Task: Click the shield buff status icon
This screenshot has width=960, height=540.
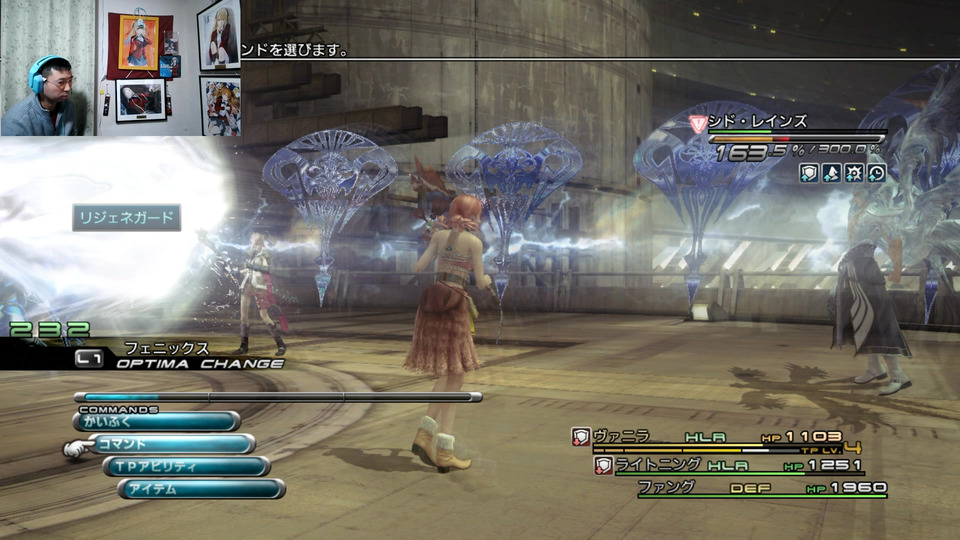Action: point(810,173)
